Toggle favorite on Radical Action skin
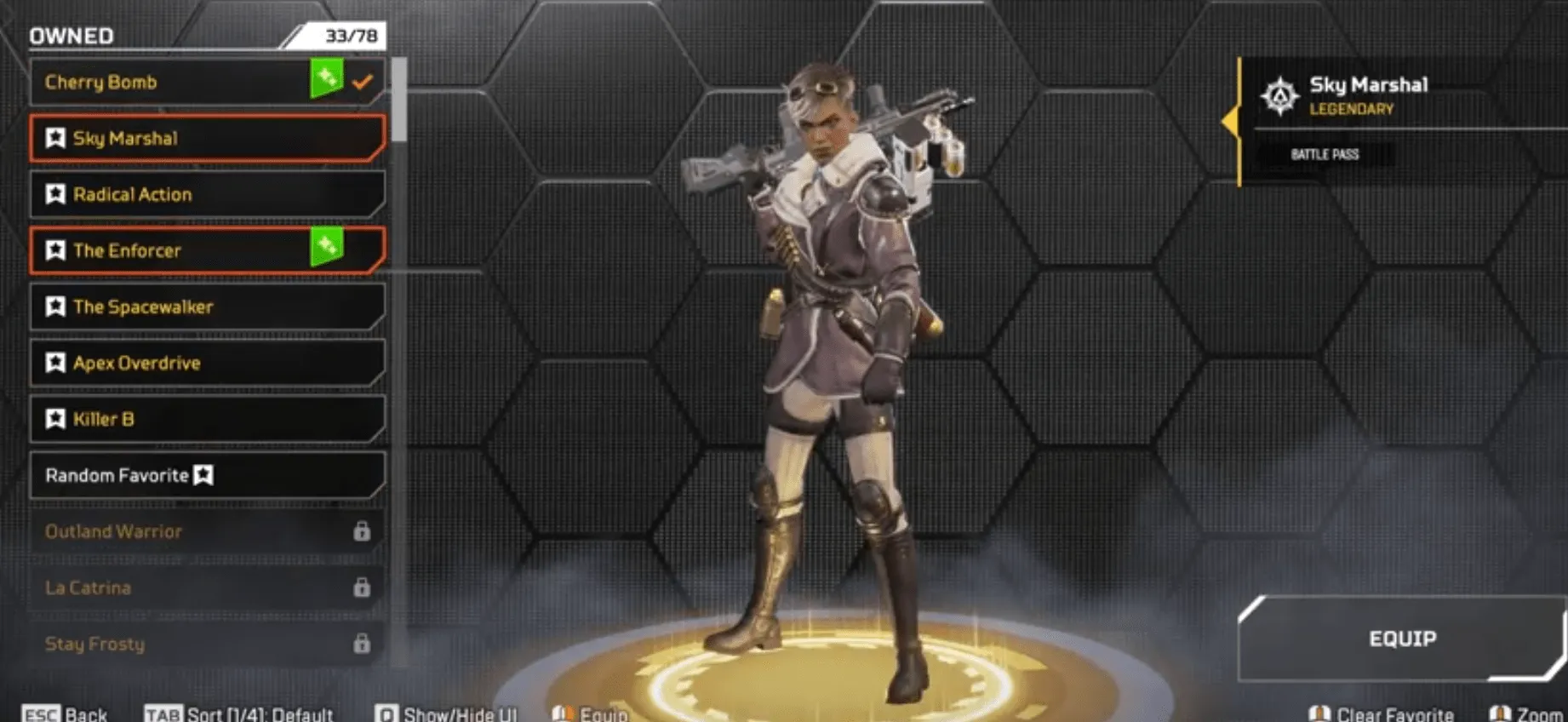The width and height of the screenshot is (1568, 722). coord(55,194)
